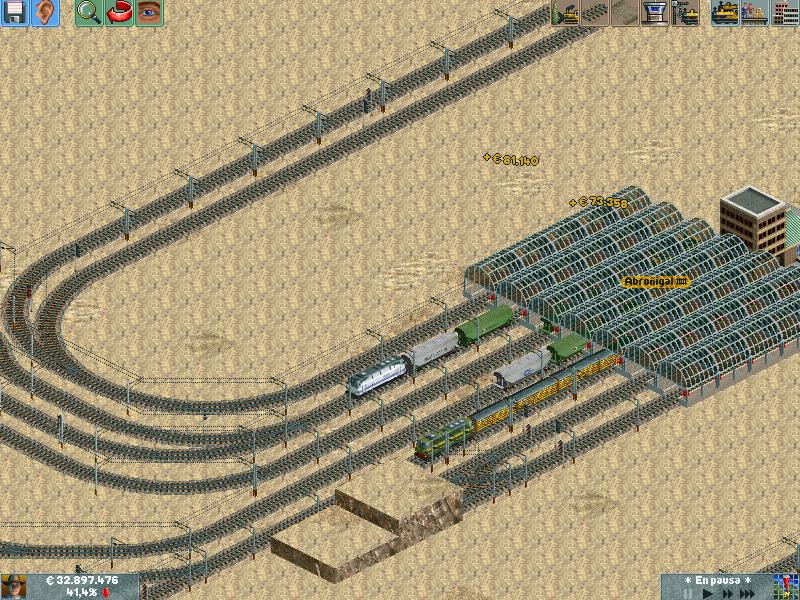Open the road construction tool

pos(626,13)
